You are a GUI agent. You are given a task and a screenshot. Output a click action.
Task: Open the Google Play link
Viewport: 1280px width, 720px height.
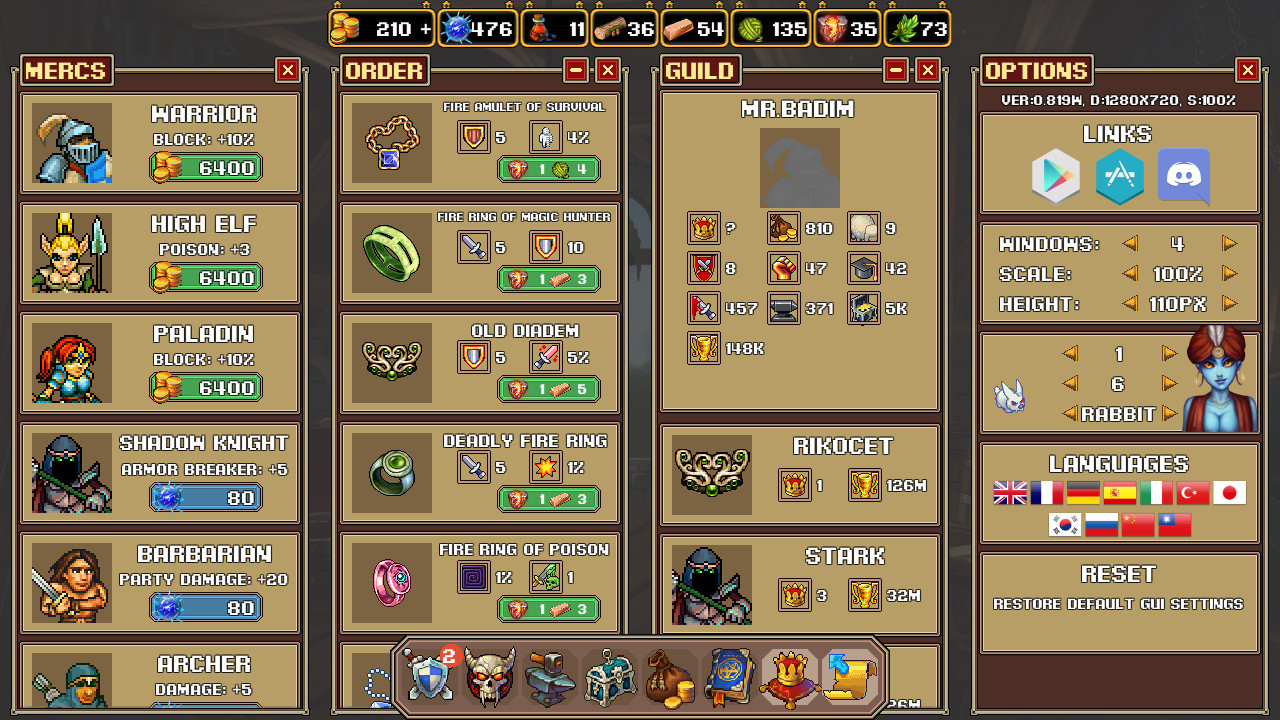pos(1055,177)
